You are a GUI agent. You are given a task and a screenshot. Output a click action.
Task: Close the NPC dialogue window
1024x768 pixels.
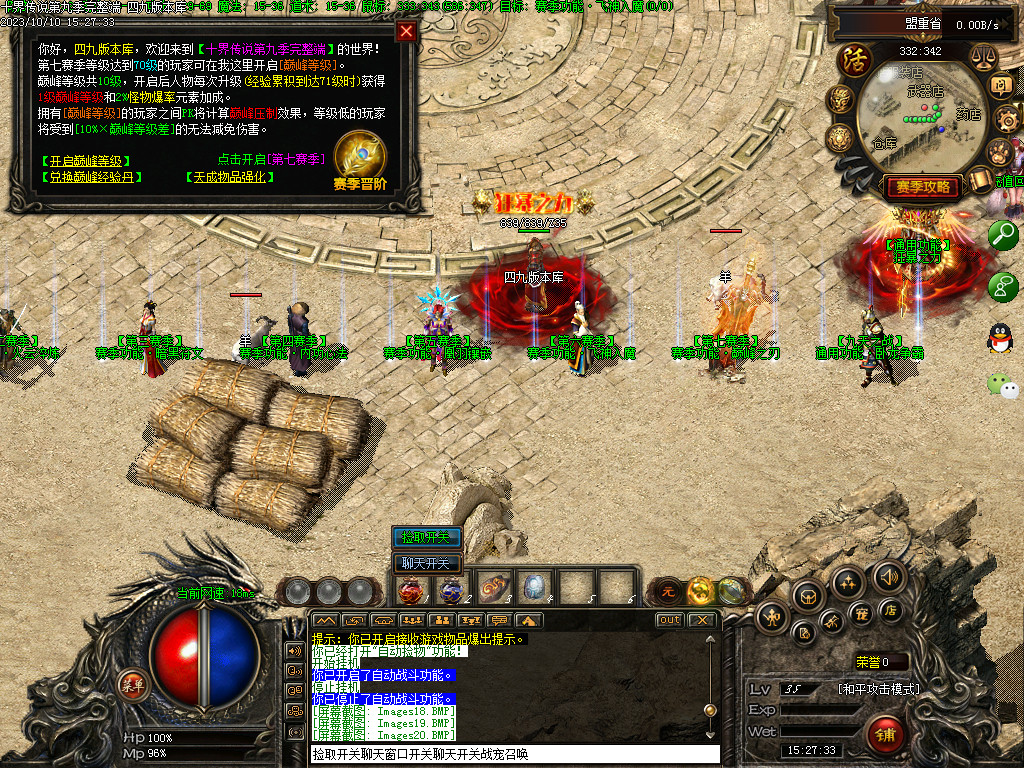[x=406, y=31]
